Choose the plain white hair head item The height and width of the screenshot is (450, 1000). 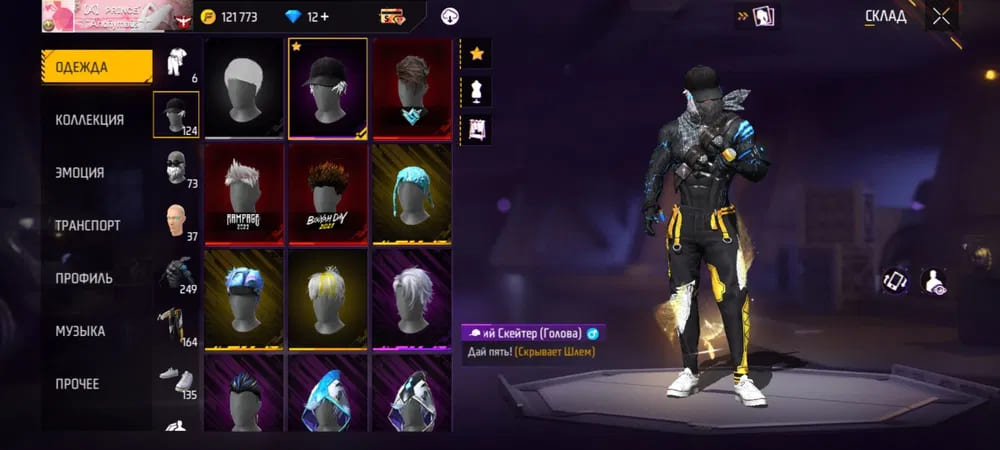coord(244,88)
